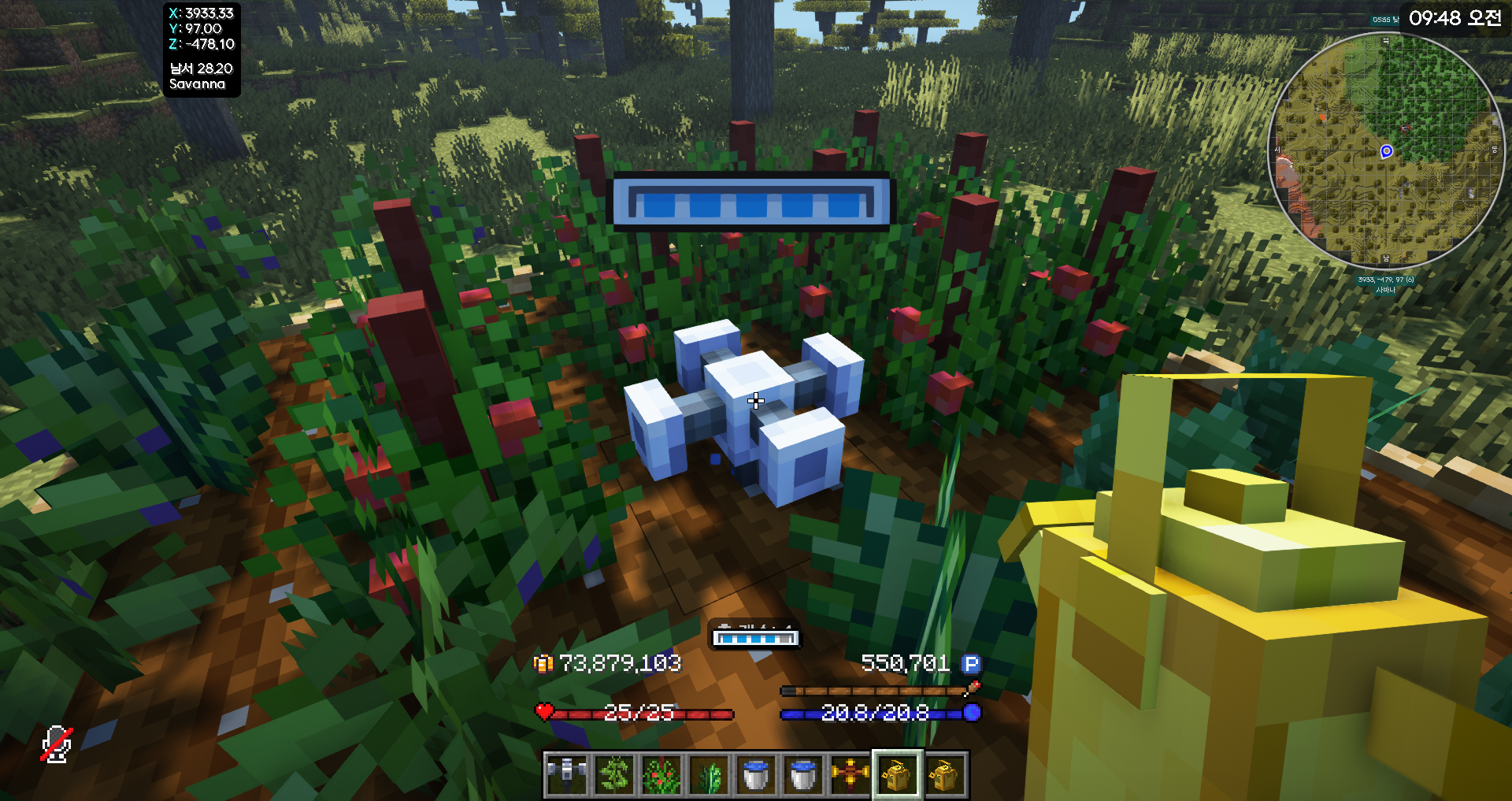The image size is (1512, 801).
Task: Toggle the muted microphone icon
Action: coord(57,744)
